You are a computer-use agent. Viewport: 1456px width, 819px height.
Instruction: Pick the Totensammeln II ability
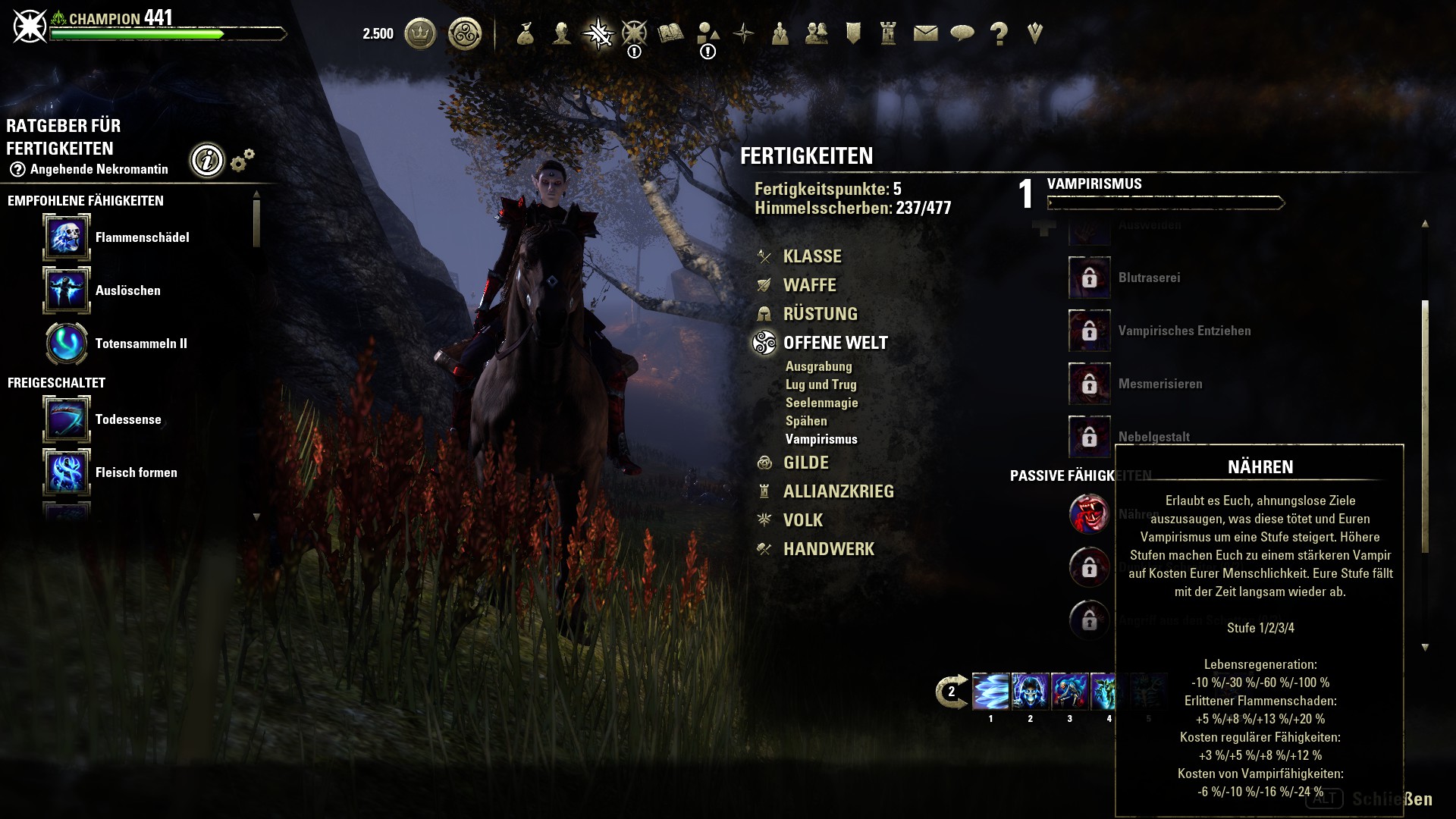67,344
